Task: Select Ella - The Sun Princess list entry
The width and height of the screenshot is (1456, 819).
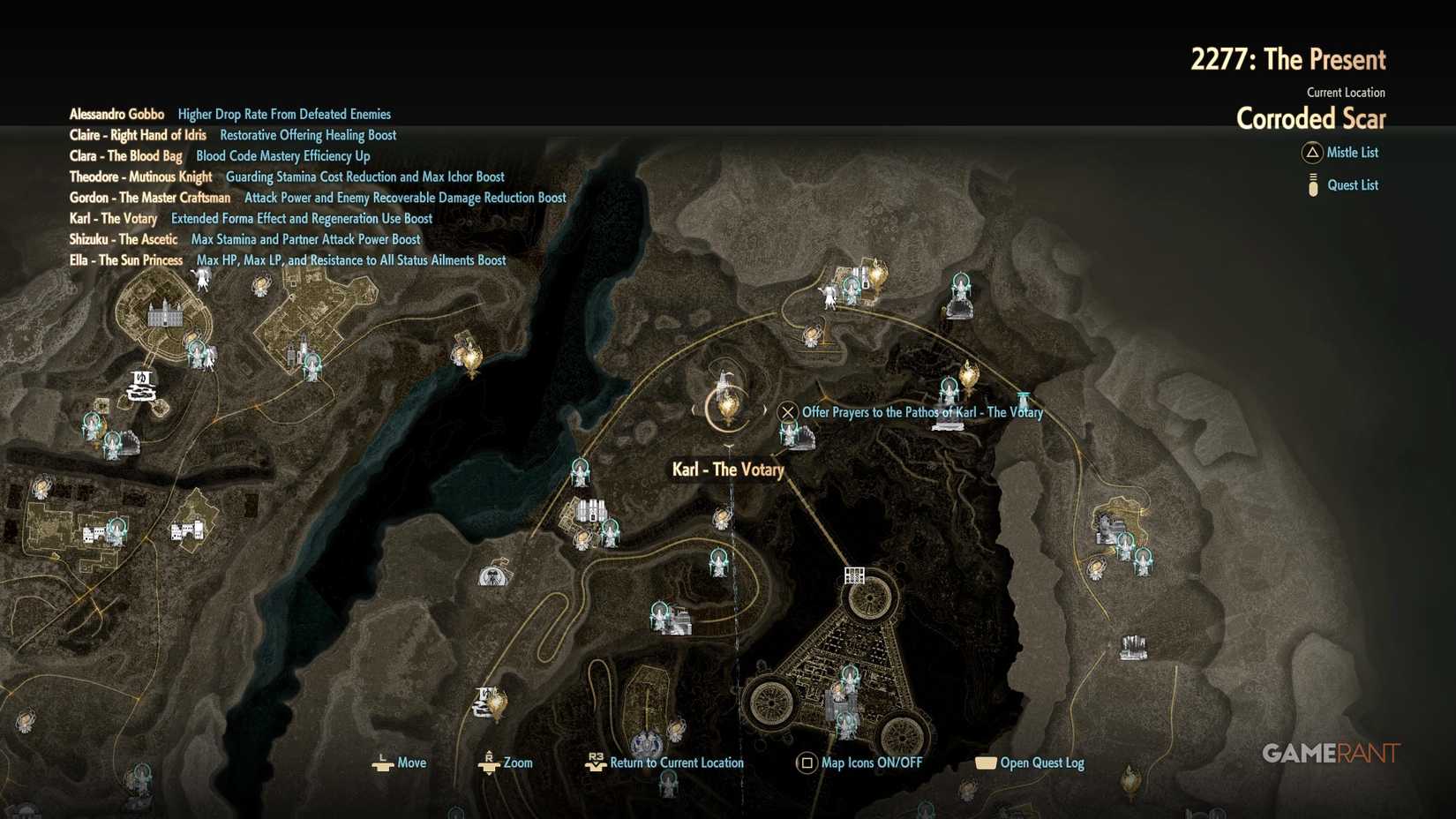Action: click(x=126, y=260)
